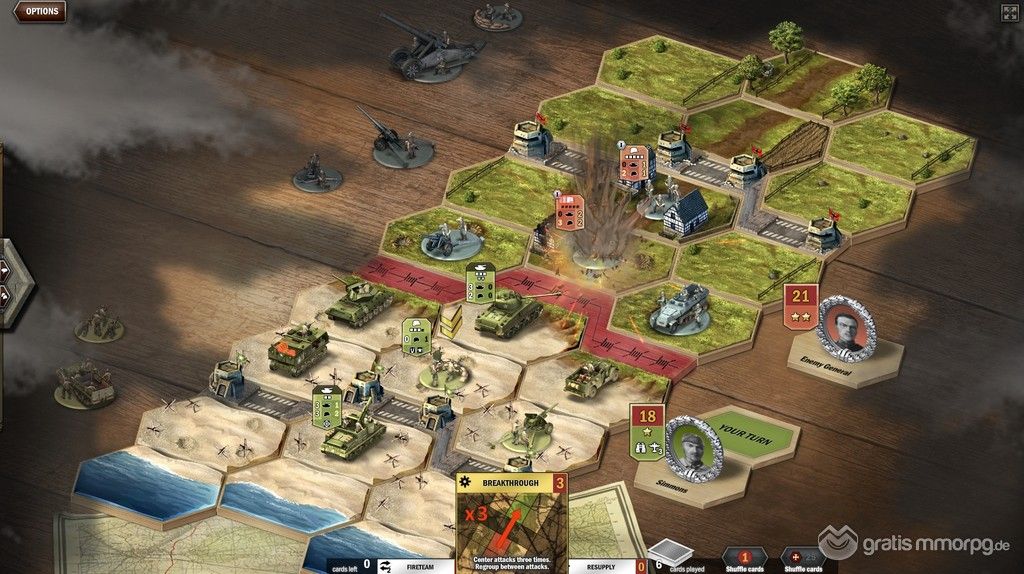Click the cards played deck icon

click(x=669, y=553)
